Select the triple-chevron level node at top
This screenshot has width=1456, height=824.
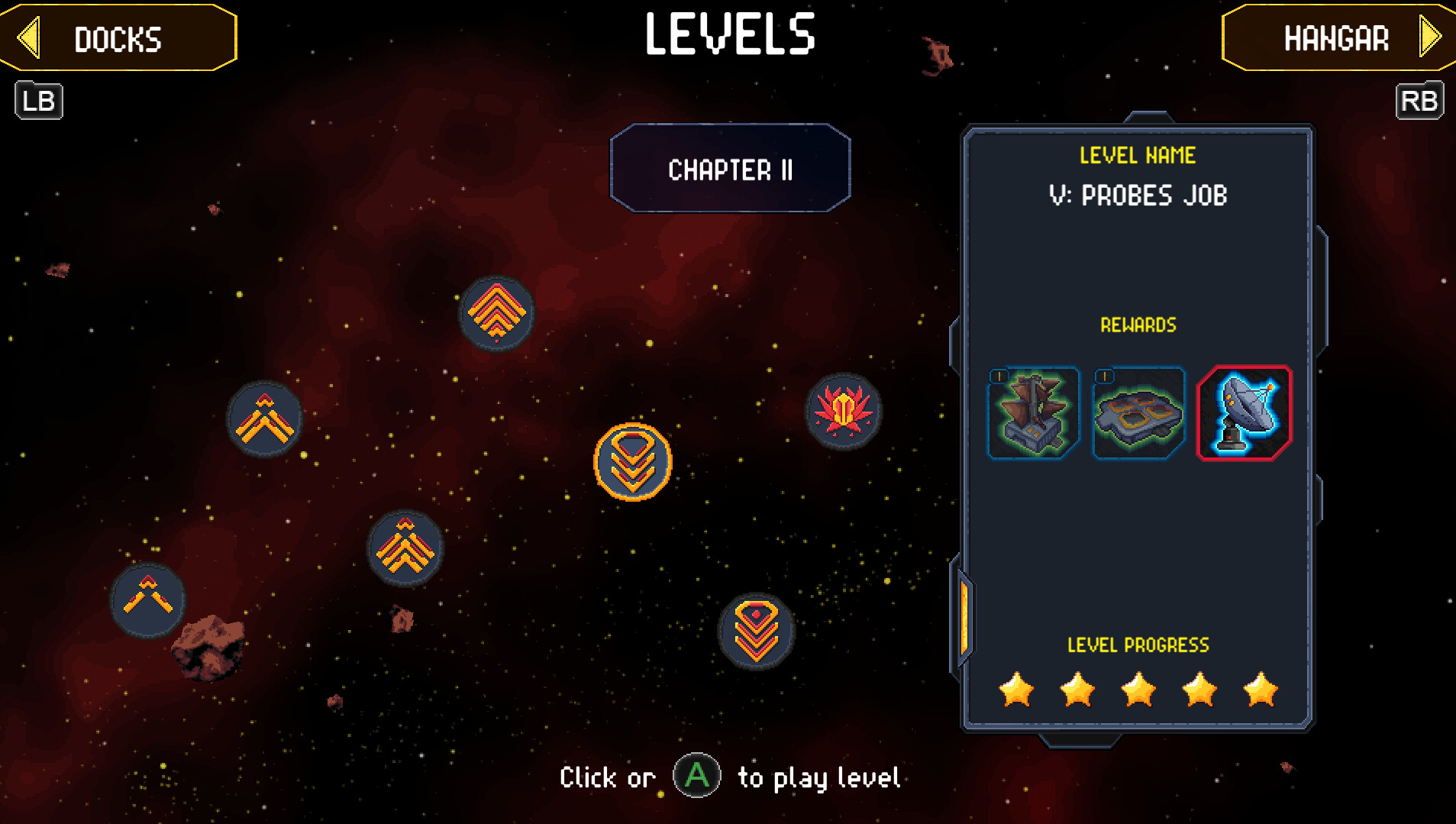tap(496, 313)
